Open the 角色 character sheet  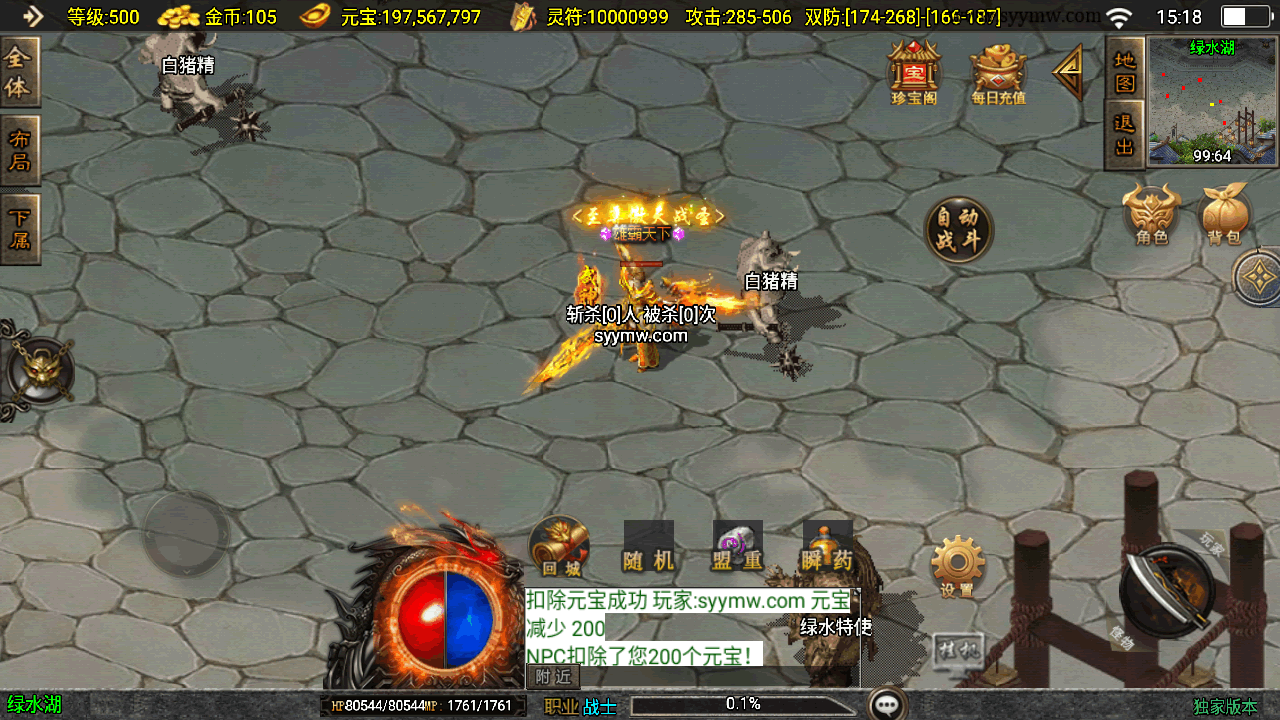[1152, 213]
